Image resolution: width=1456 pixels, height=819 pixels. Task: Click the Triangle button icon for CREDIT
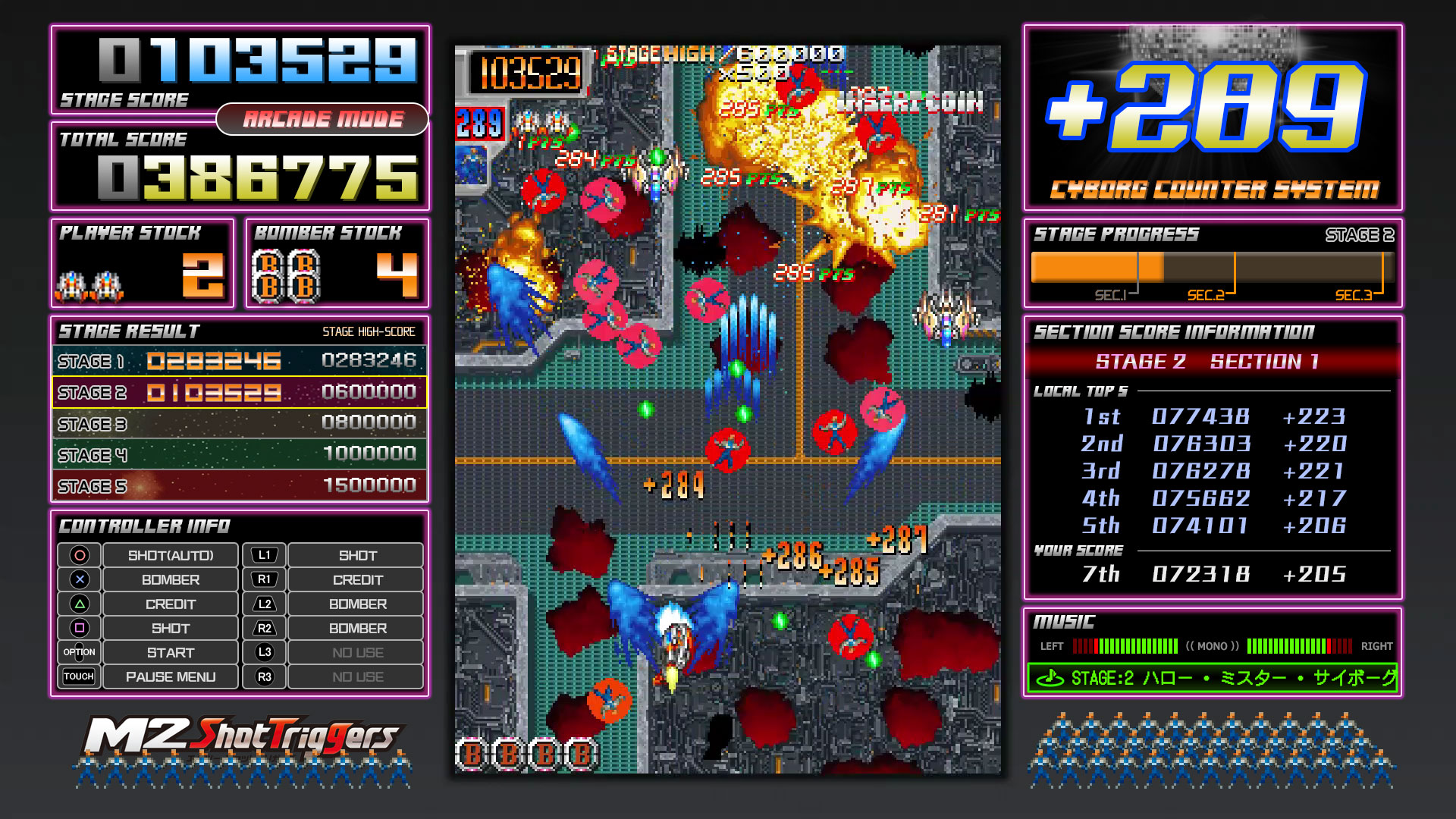(x=80, y=604)
